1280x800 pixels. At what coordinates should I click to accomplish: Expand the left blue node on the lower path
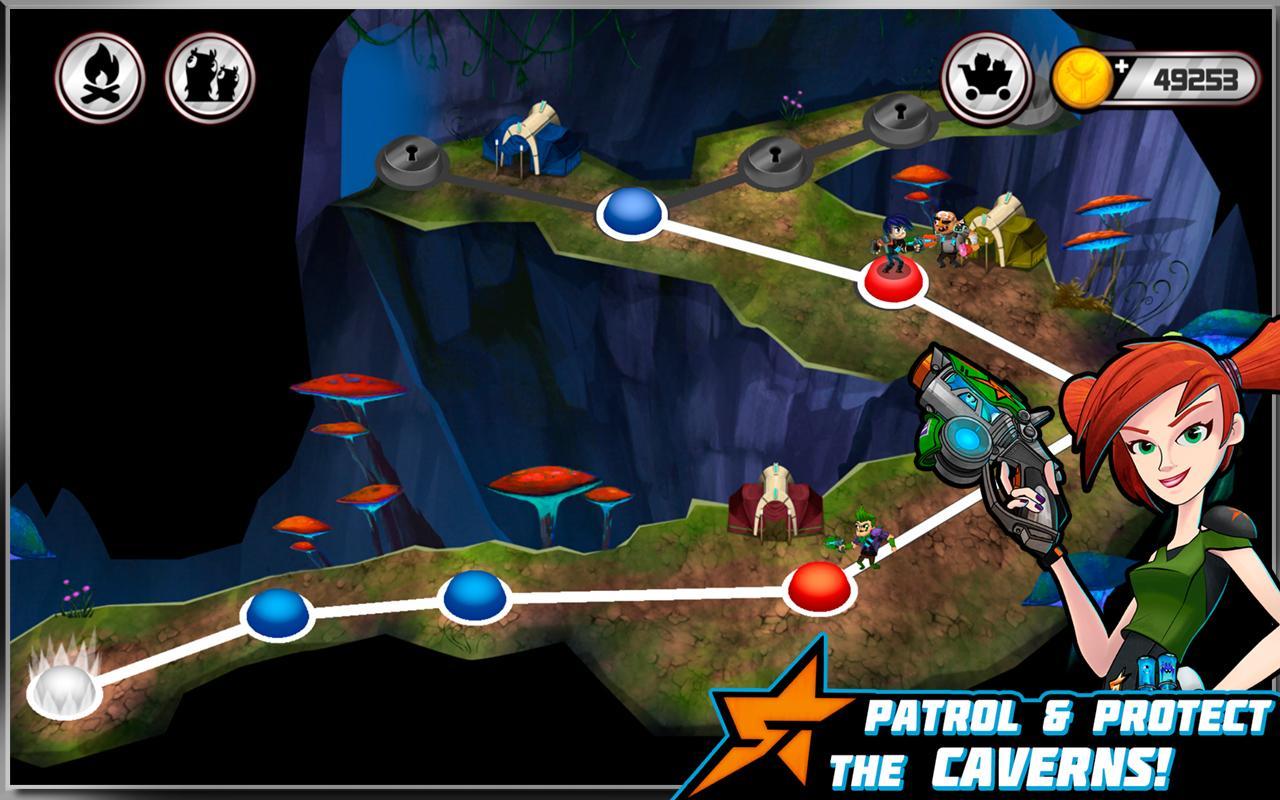(275, 613)
